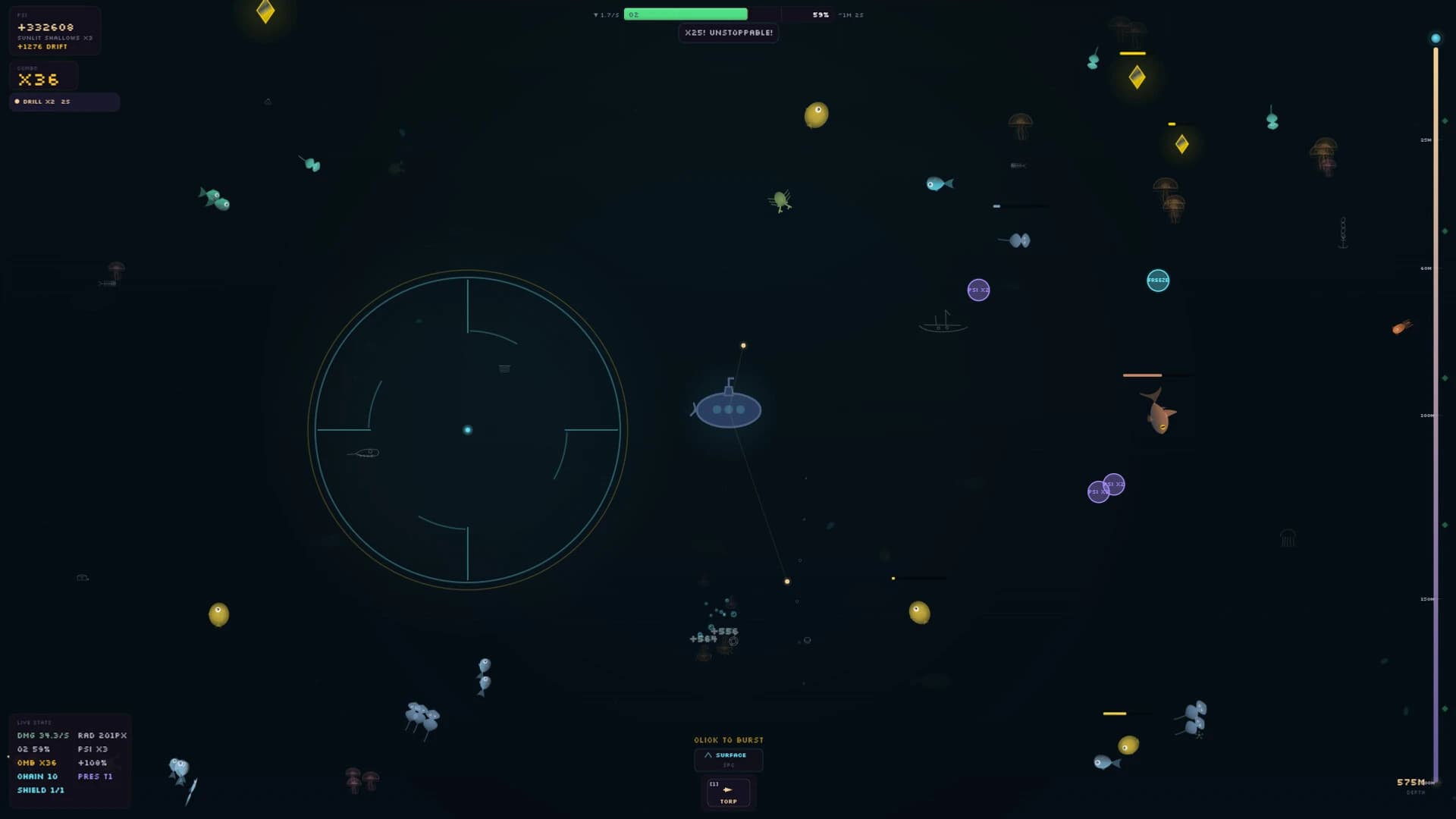The height and width of the screenshot is (819, 1456).
Task: Collect the glowing yellow diamond near top-left
Action: click(x=265, y=13)
